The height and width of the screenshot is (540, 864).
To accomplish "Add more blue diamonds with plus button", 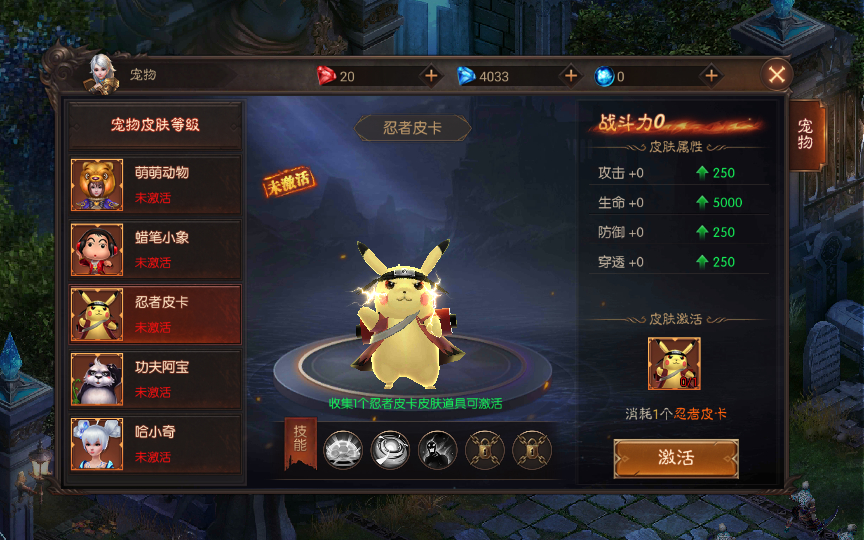I will click(571, 76).
